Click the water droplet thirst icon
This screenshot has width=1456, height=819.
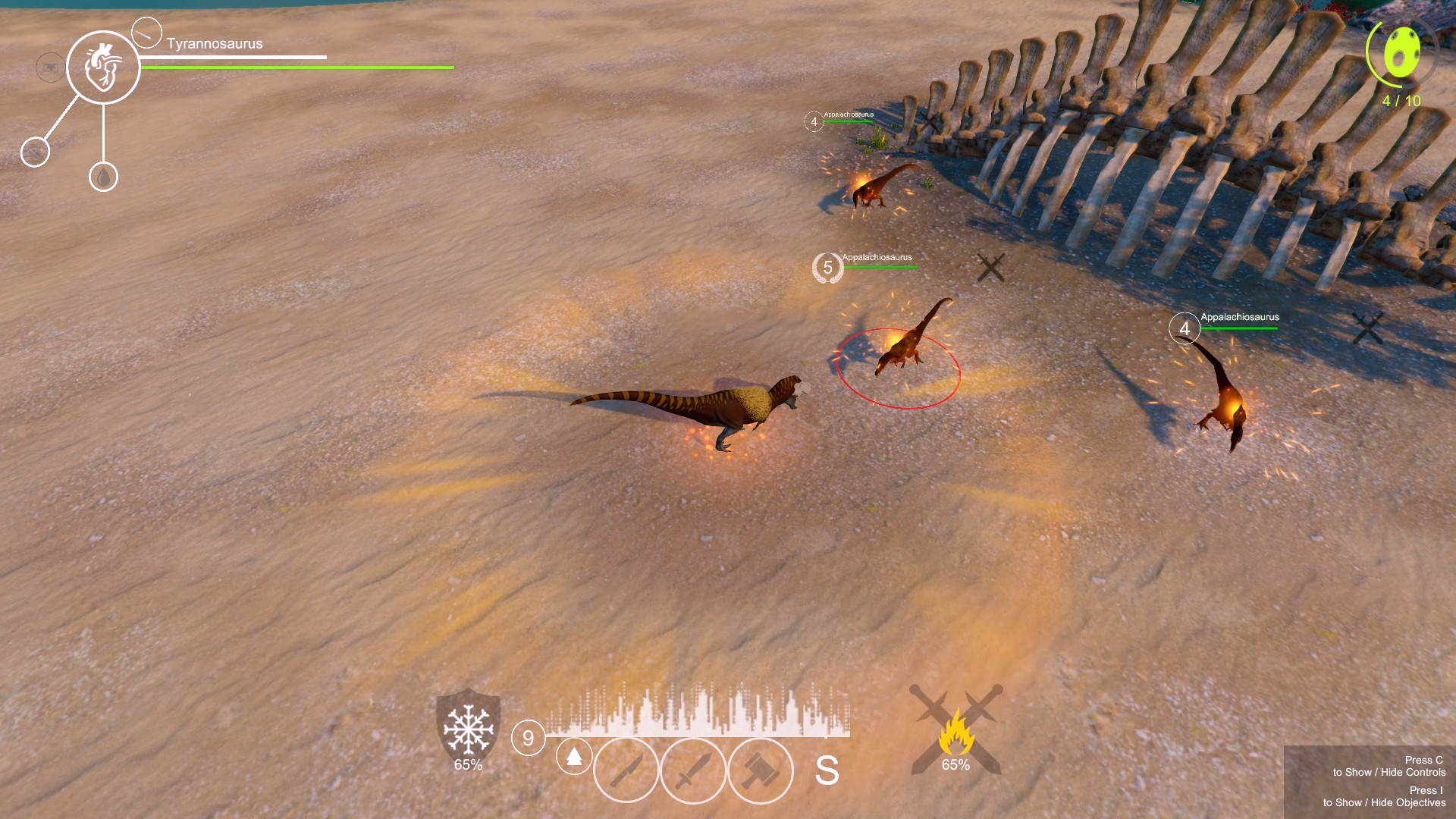[x=104, y=177]
